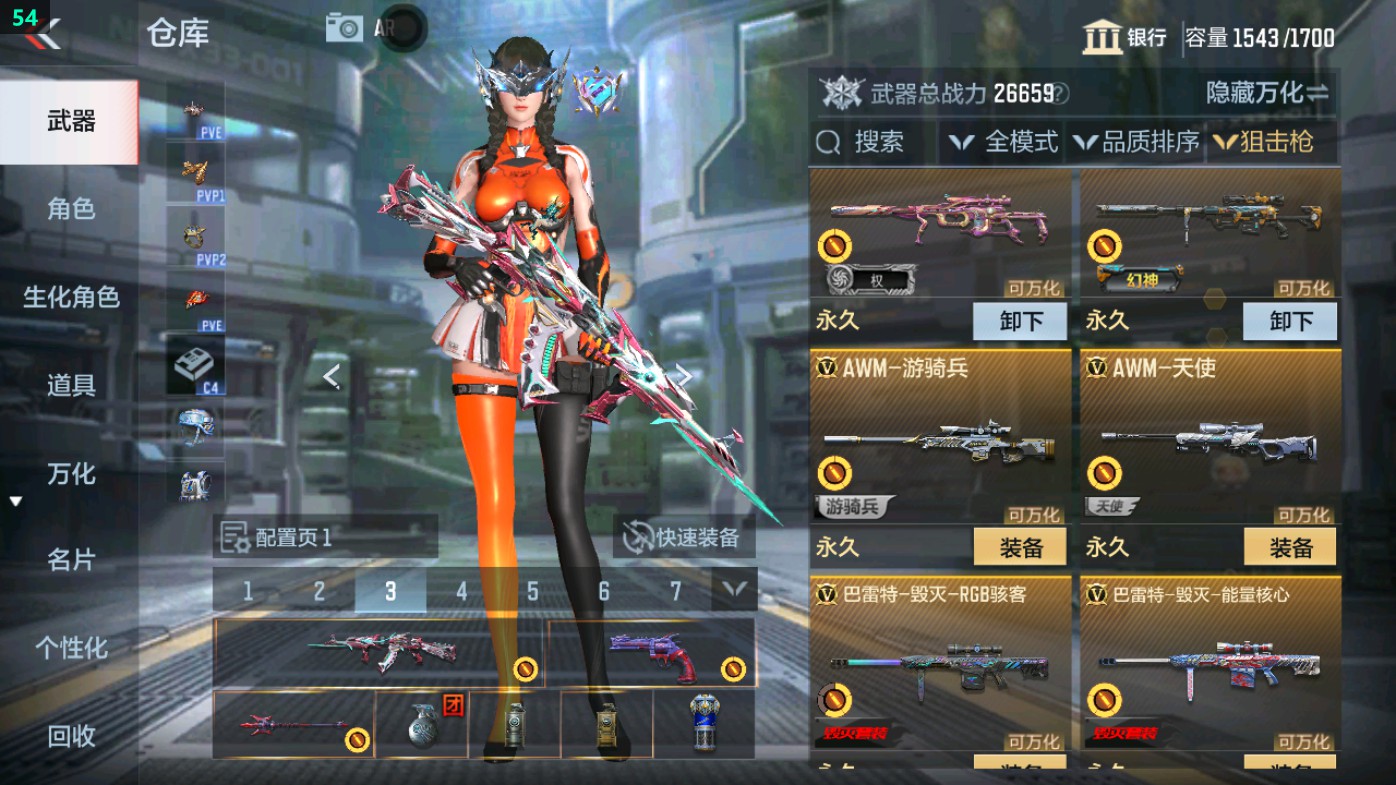The width and height of the screenshot is (1396, 785).
Task: Expand more config pages with the chevron arrow
Action: coord(735,590)
